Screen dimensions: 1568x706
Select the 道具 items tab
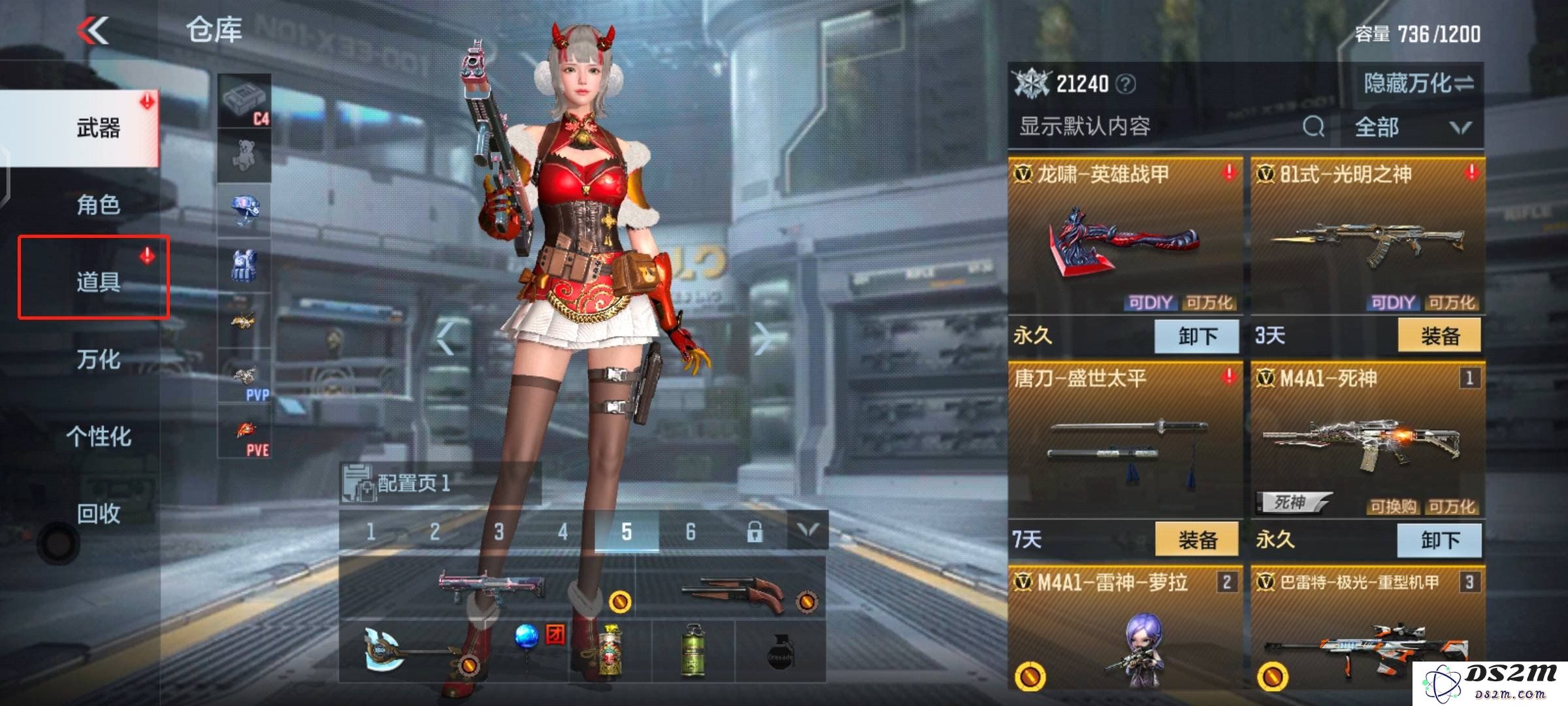coord(98,281)
